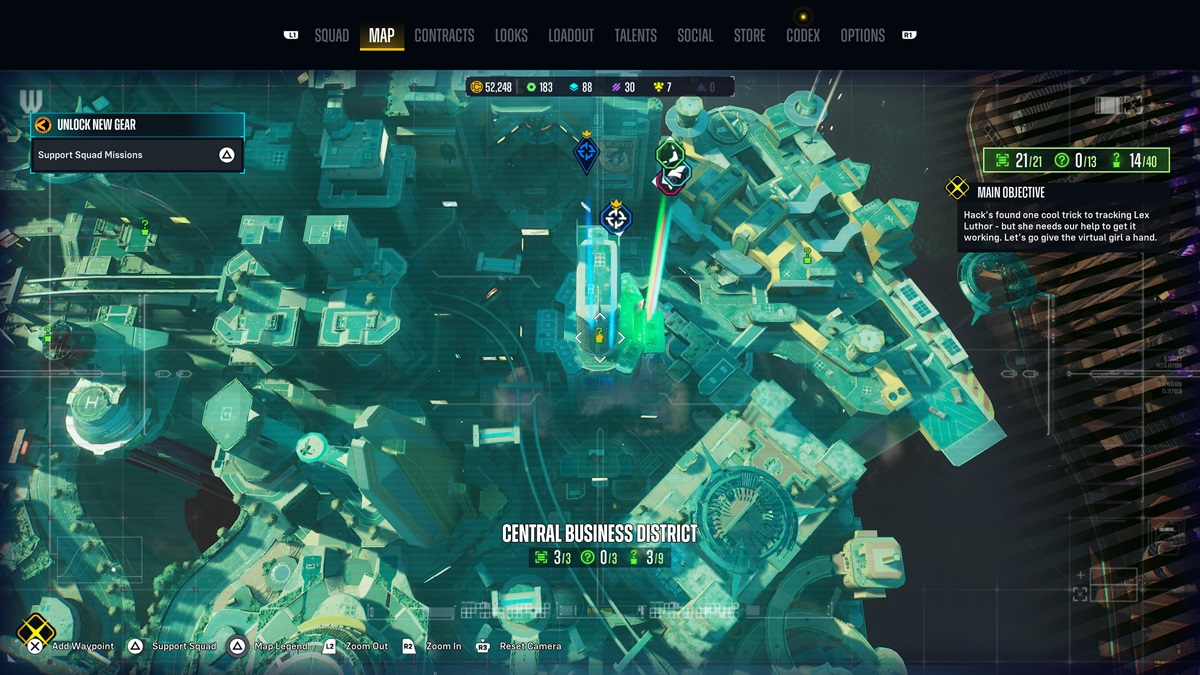The height and width of the screenshot is (675, 1200).
Task: Open the Store tab
Action: tap(749, 36)
